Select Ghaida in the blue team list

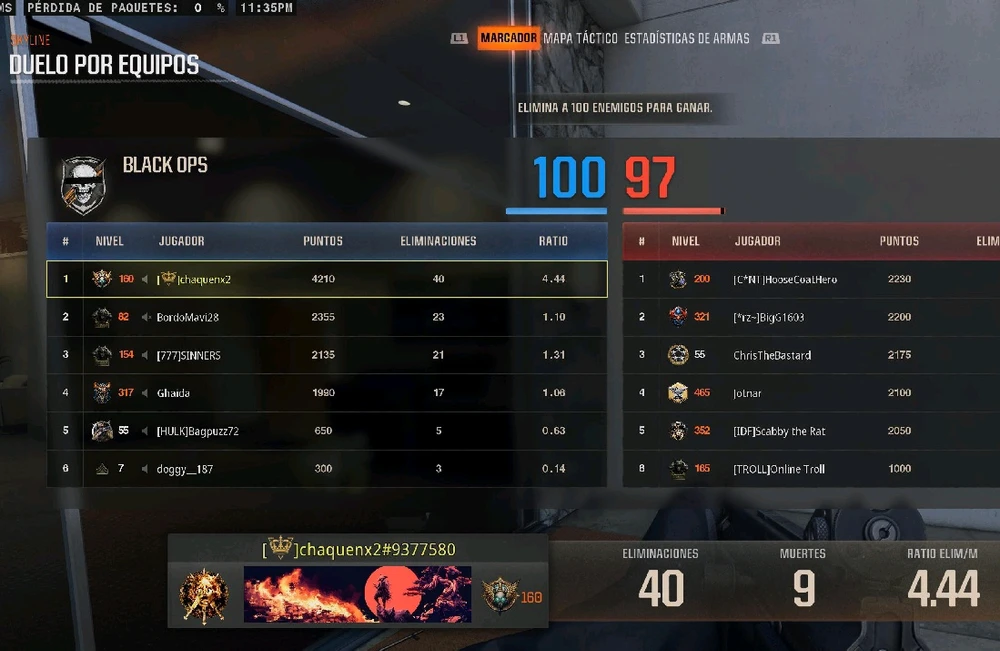coord(326,393)
